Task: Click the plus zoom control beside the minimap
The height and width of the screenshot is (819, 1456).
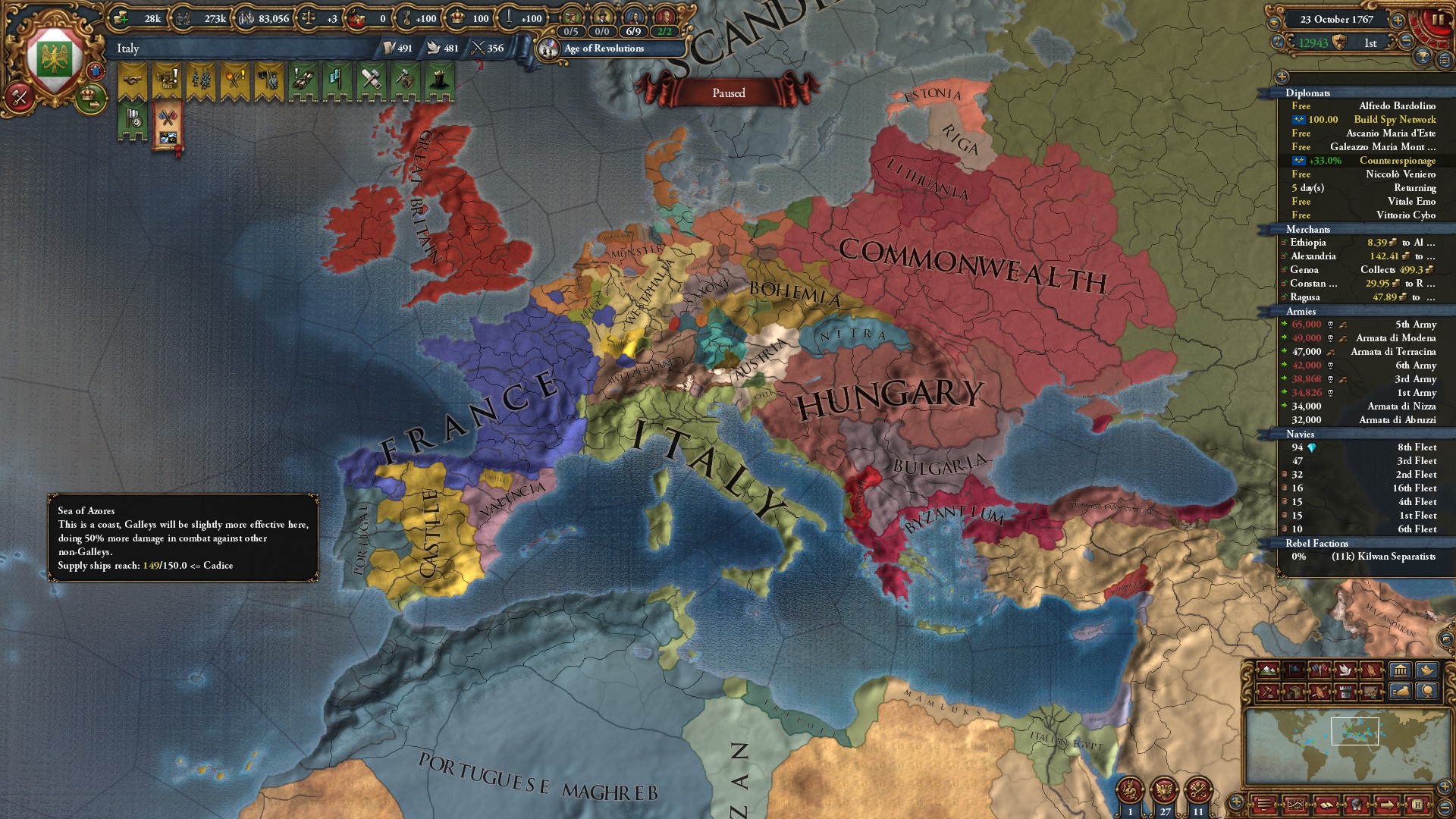Action: (x=1444, y=786)
